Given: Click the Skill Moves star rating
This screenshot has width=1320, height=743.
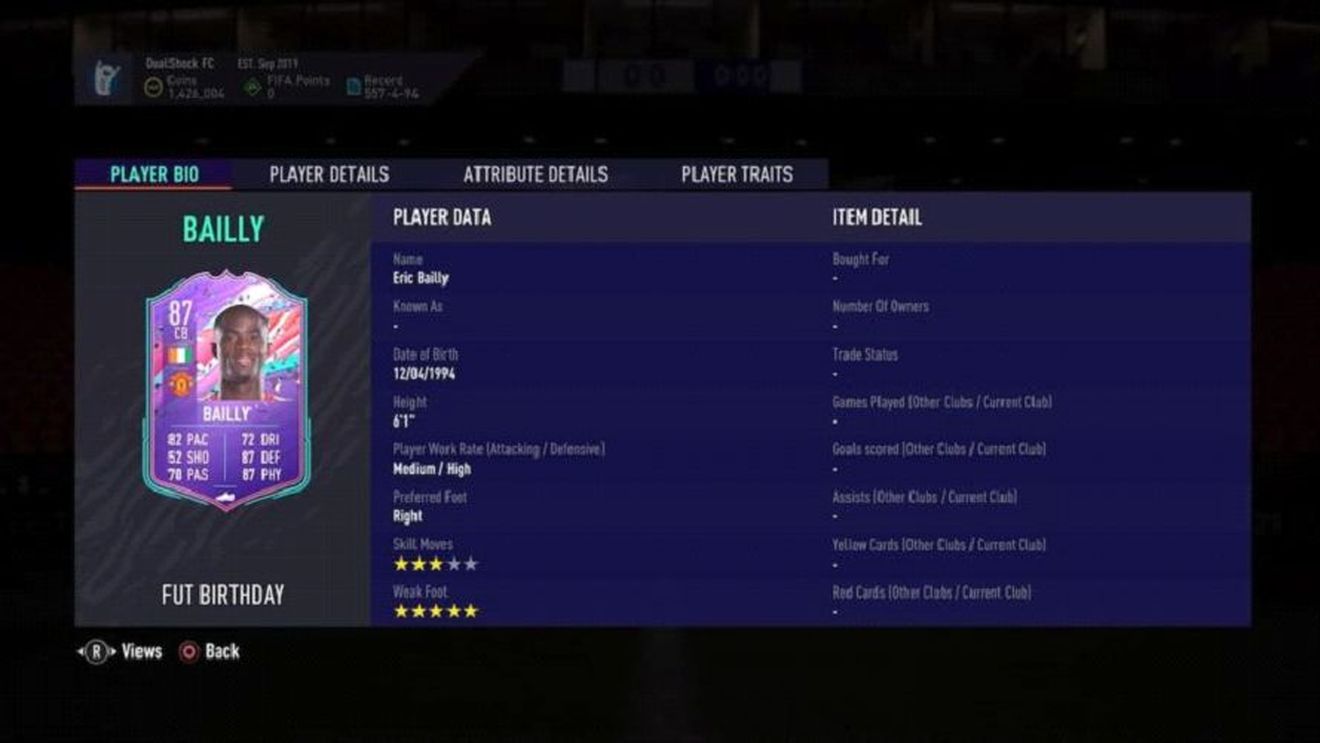Looking at the screenshot, I should click(x=435, y=563).
